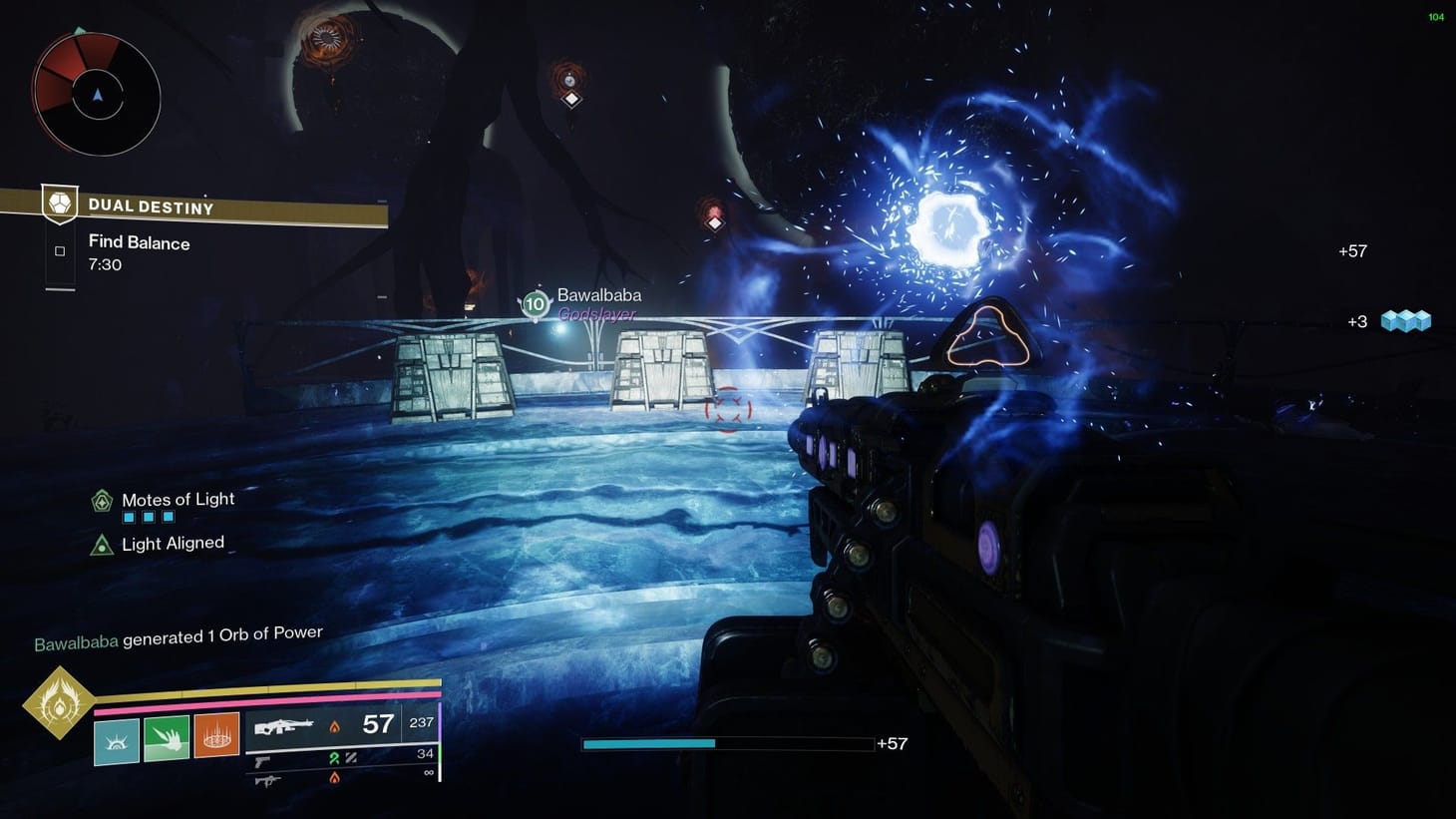This screenshot has width=1456, height=819.
Task: Click the sidearm weapon slot icon
Action: [262, 761]
